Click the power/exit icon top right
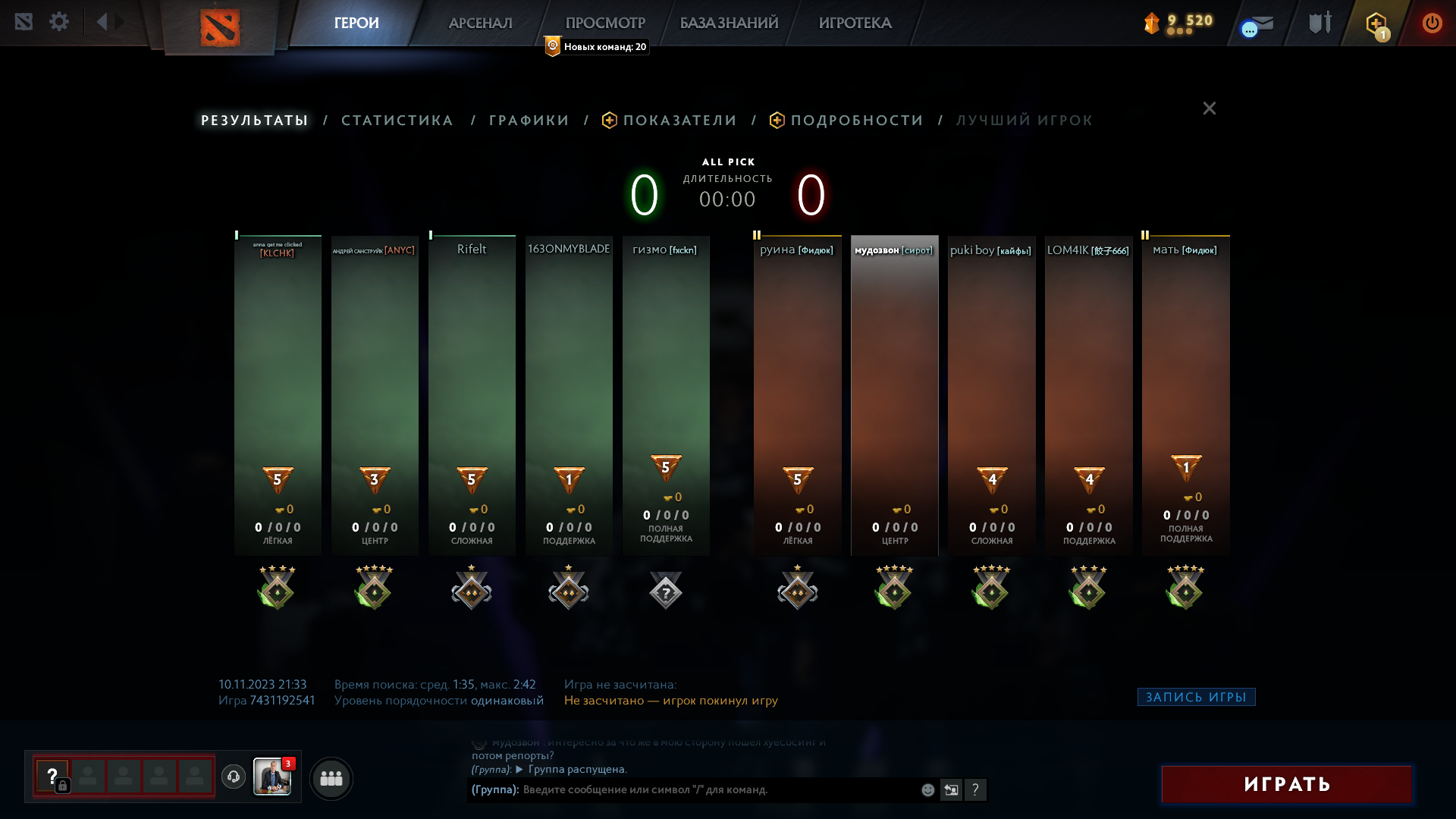The image size is (1456, 819). (1432, 23)
